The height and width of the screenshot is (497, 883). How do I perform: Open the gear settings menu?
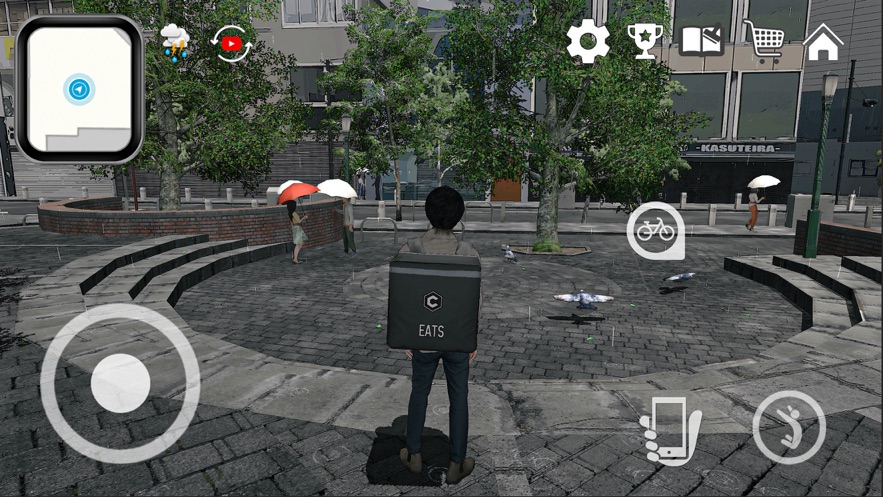coord(588,42)
